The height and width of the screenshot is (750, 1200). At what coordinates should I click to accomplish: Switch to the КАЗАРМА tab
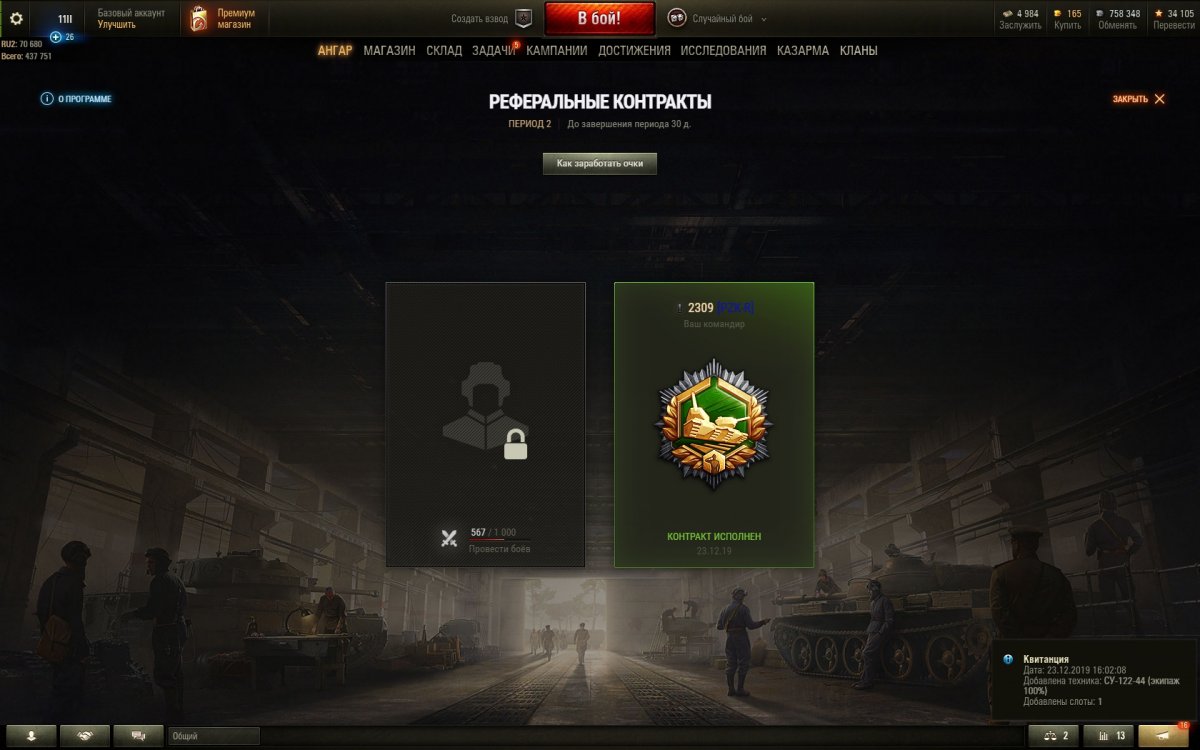(802, 50)
